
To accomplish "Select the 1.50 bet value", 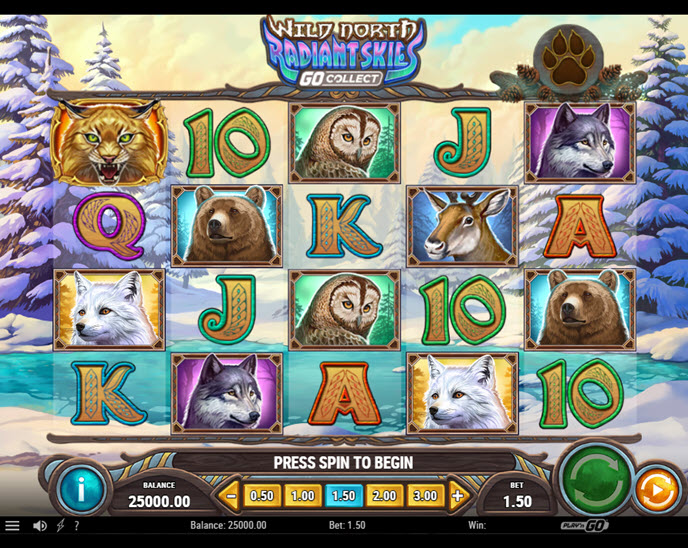I will click(344, 495).
